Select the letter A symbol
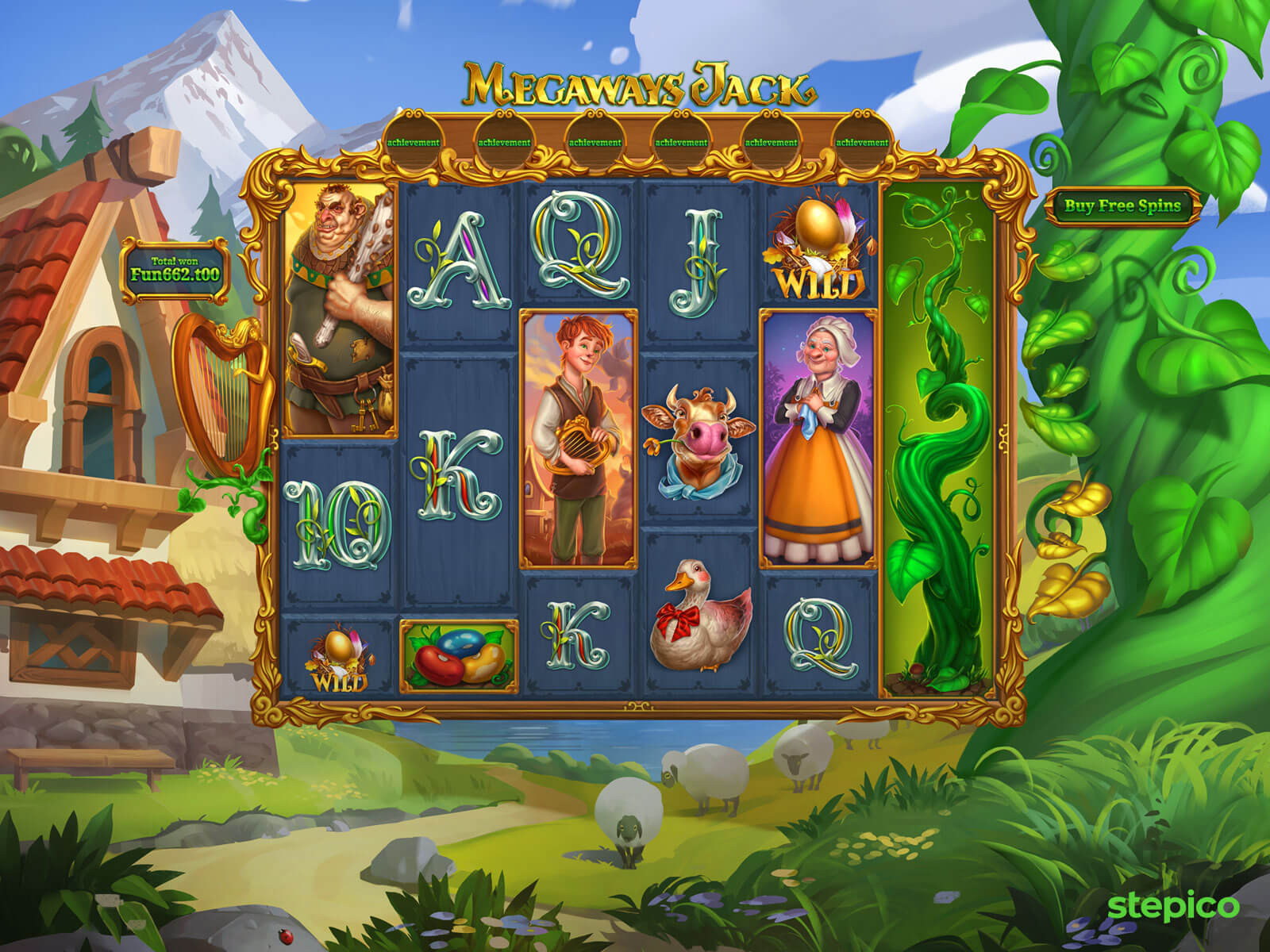1270x952 pixels. [x=460, y=263]
